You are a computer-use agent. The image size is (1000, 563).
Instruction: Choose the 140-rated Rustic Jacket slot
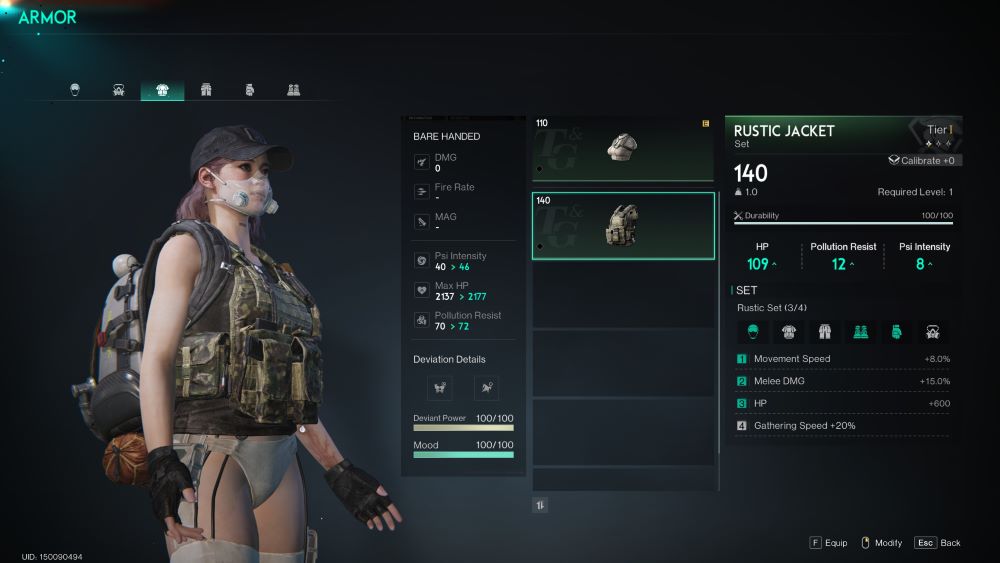623,225
